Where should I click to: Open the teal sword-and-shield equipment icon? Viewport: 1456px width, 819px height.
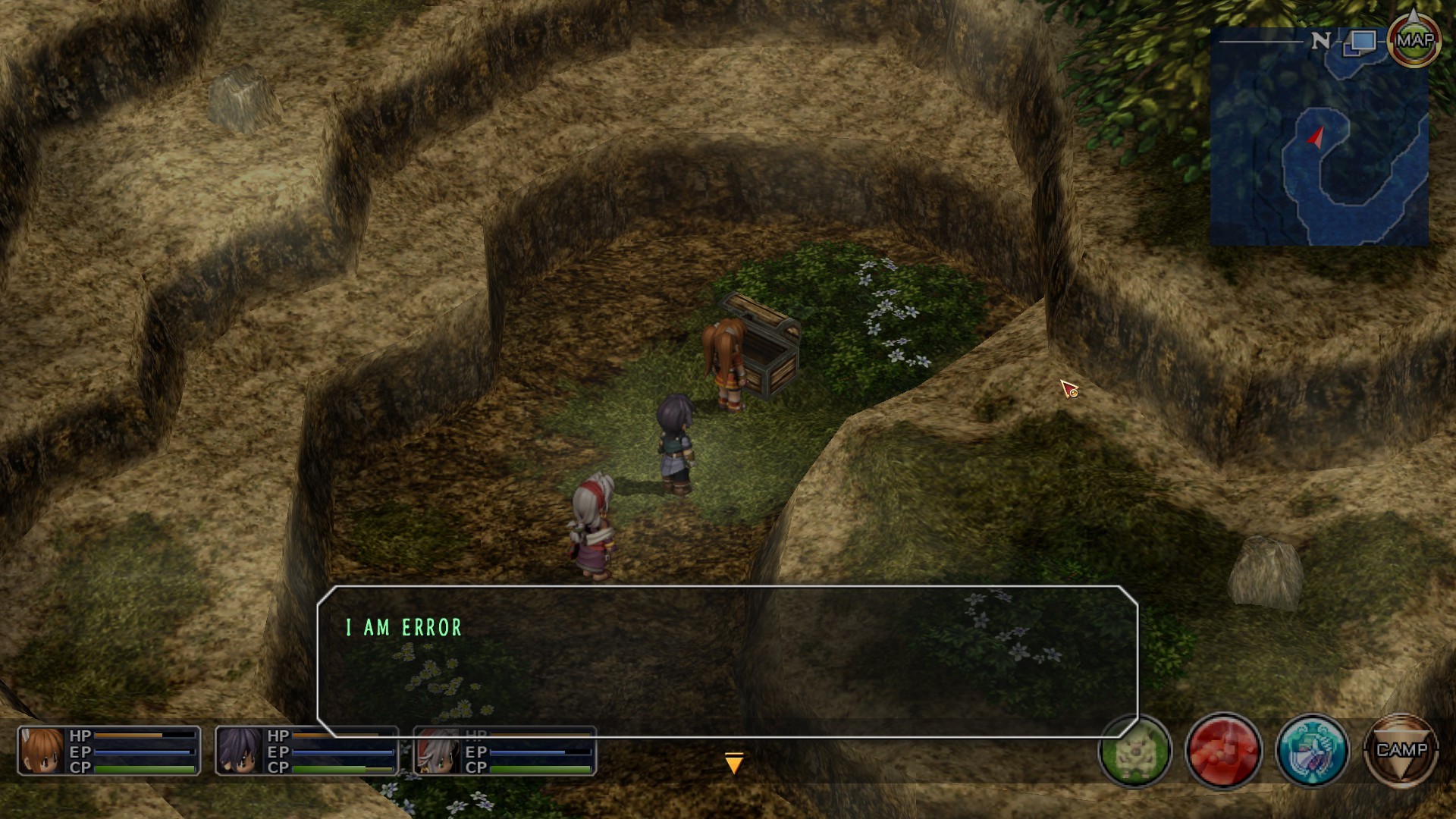[x=1313, y=751]
